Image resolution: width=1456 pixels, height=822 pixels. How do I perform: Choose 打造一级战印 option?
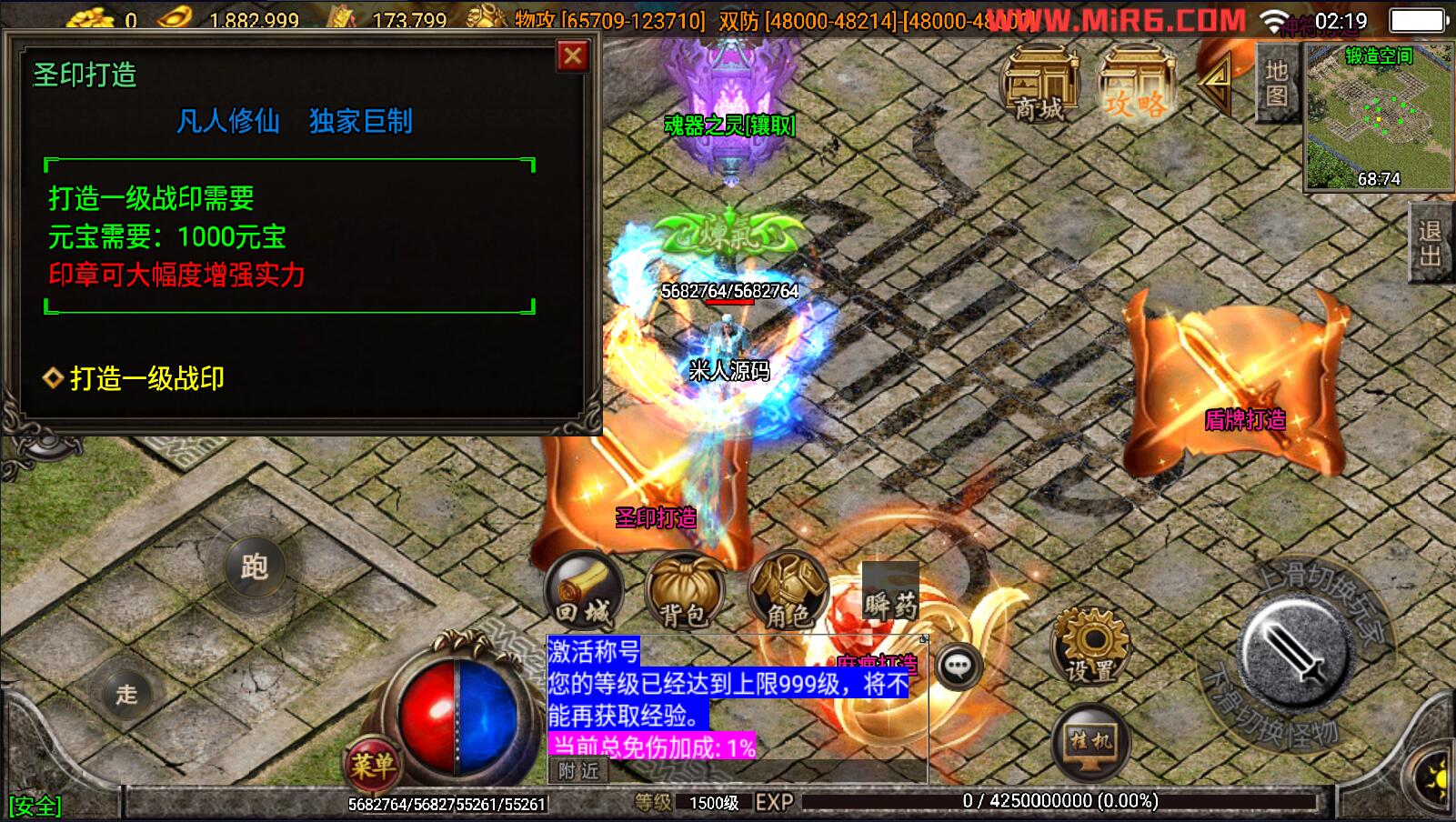tap(146, 378)
